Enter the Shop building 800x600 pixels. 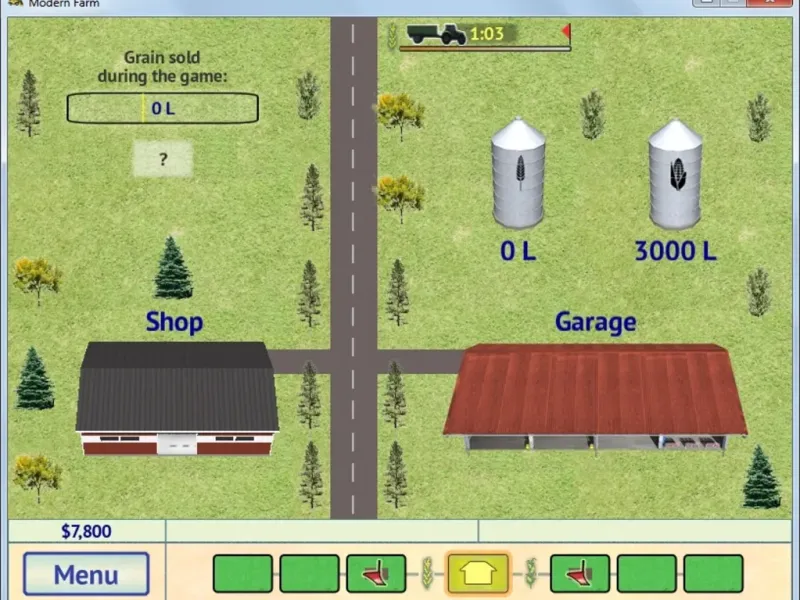click(177, 400)
